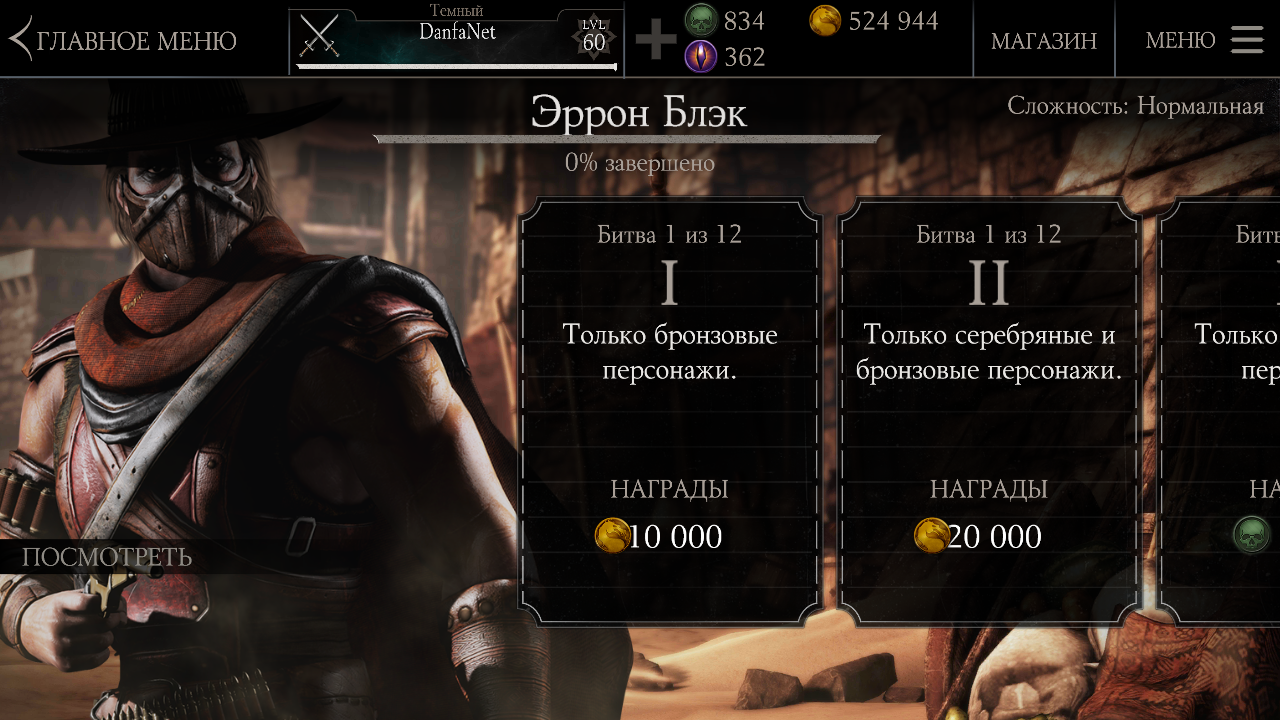This screenshot has height=720, width=1280.
Task: Select tower I with bronze-only characters
Action: coord(669,410)
